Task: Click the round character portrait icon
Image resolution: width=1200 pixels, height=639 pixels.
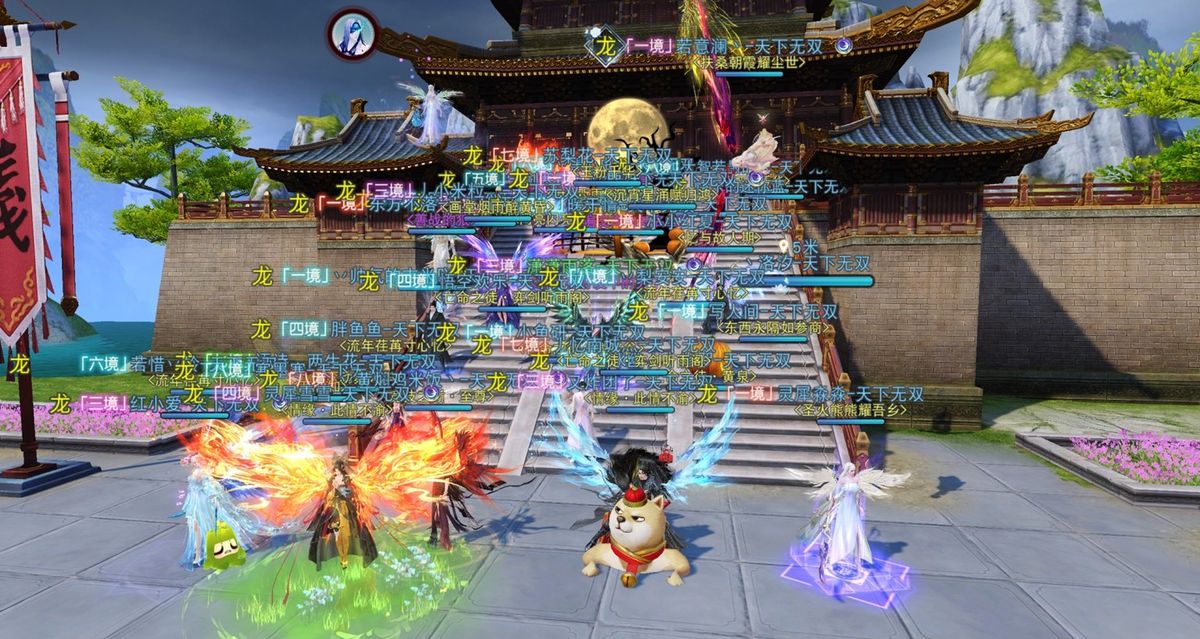Action: tap(352, 34)
